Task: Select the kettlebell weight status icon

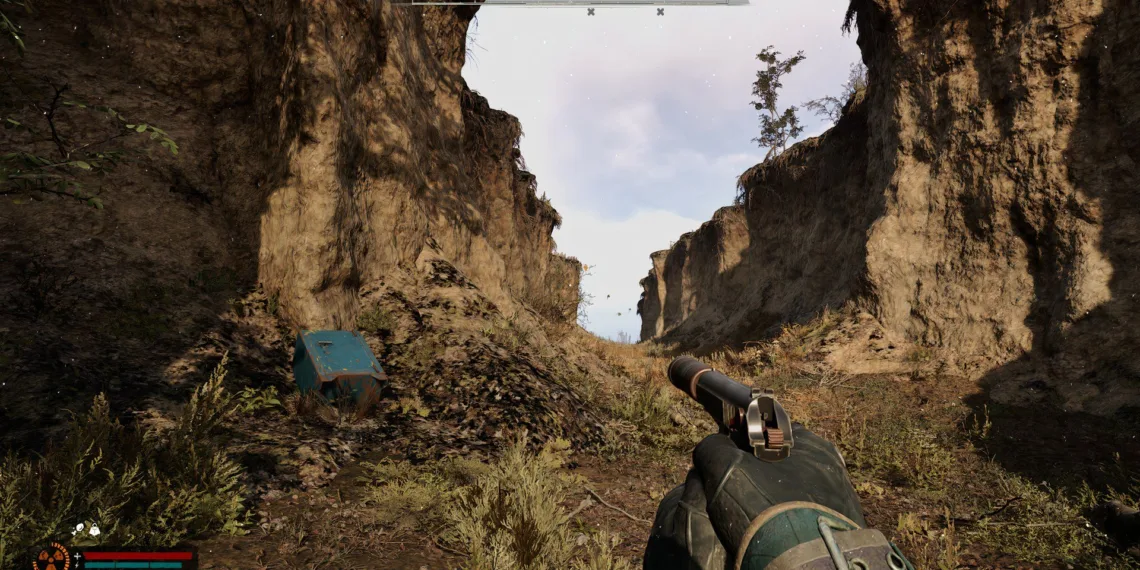Action: click(94, 530)
